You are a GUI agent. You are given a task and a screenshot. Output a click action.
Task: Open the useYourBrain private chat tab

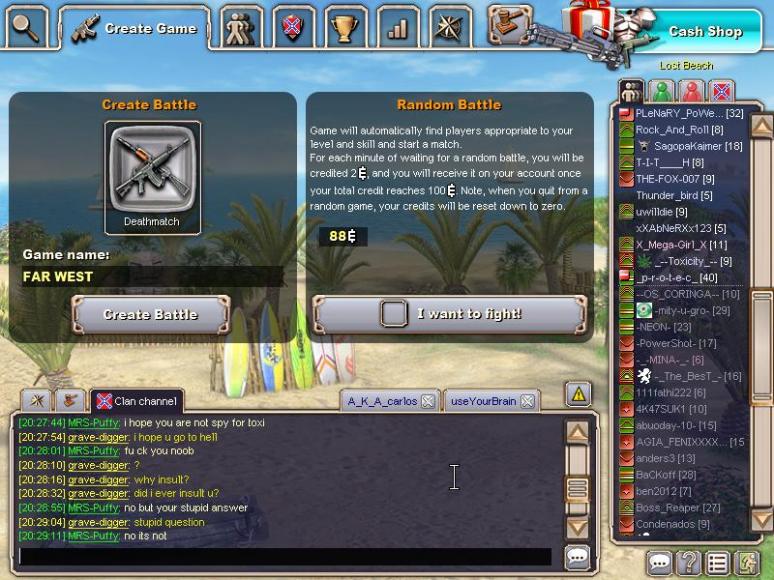pos(483,401)
